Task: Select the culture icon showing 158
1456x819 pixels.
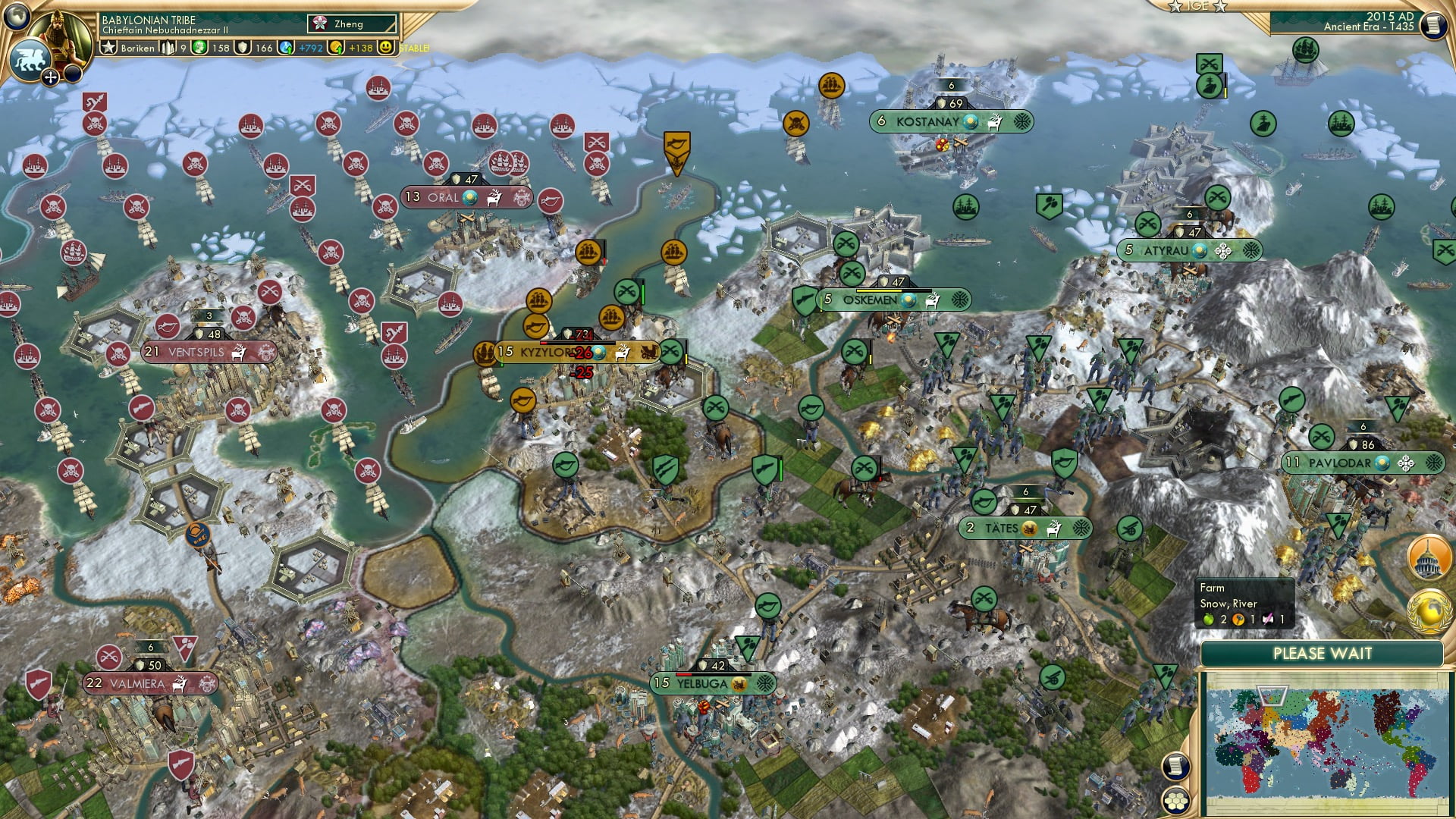Action: click(199, 45)
